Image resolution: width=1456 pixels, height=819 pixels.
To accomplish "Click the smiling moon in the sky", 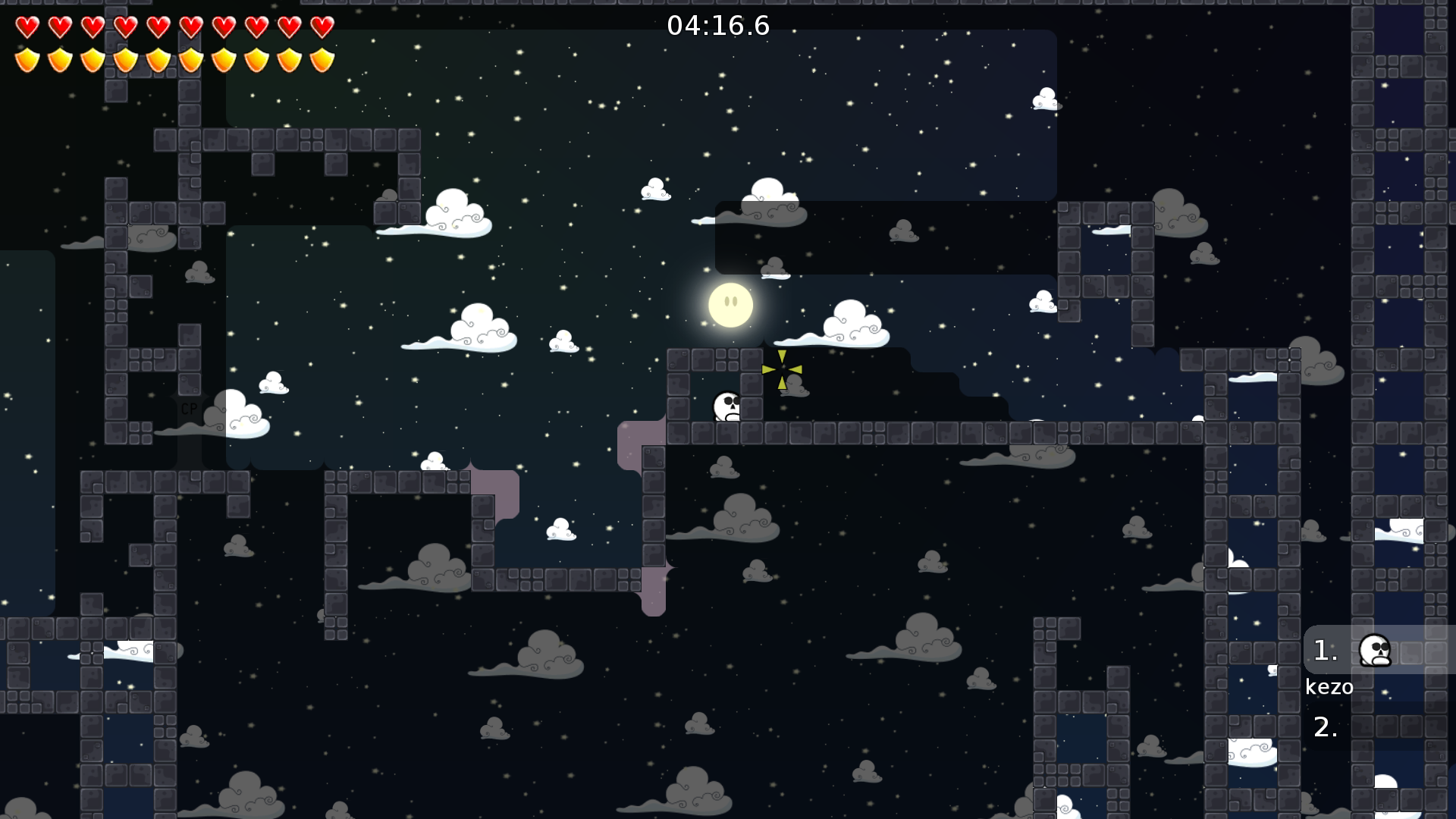I will coord(730,305).
